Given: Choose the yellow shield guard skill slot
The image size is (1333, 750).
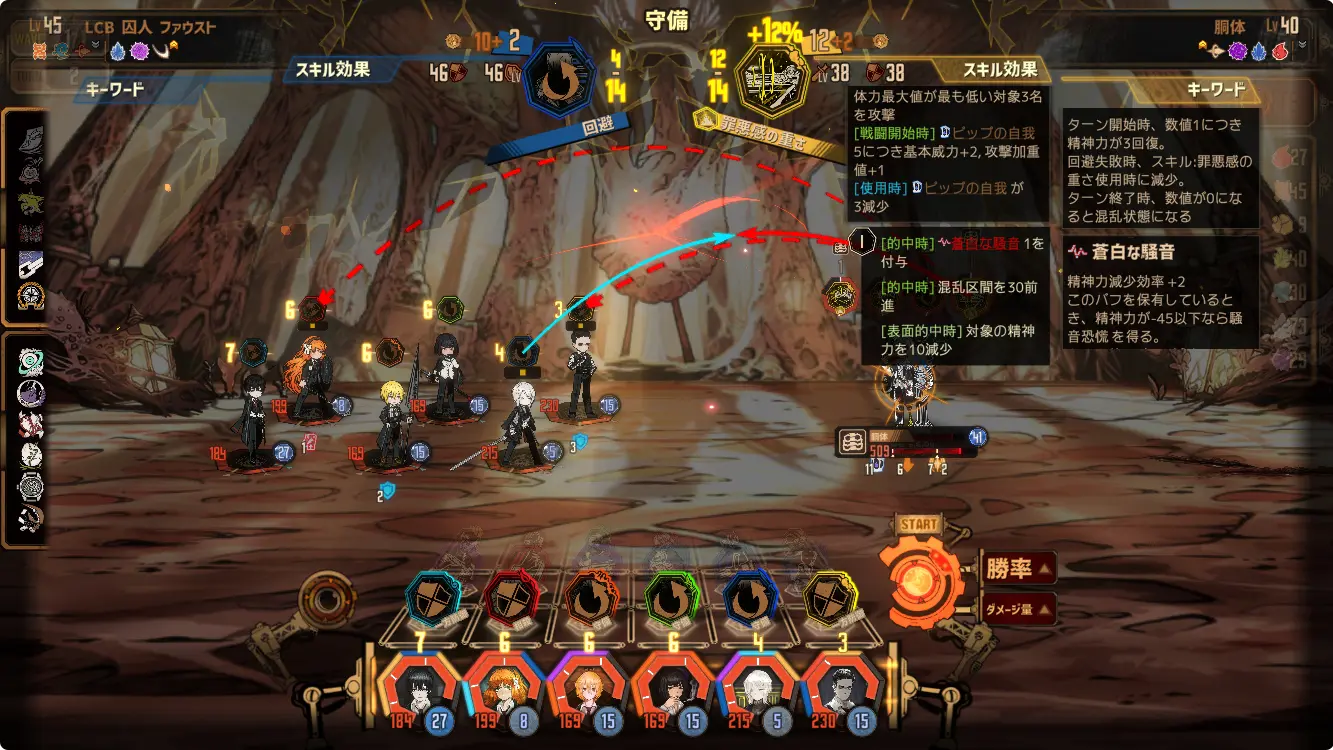Looking at the screenshot, I should click(x=830, y=599).
